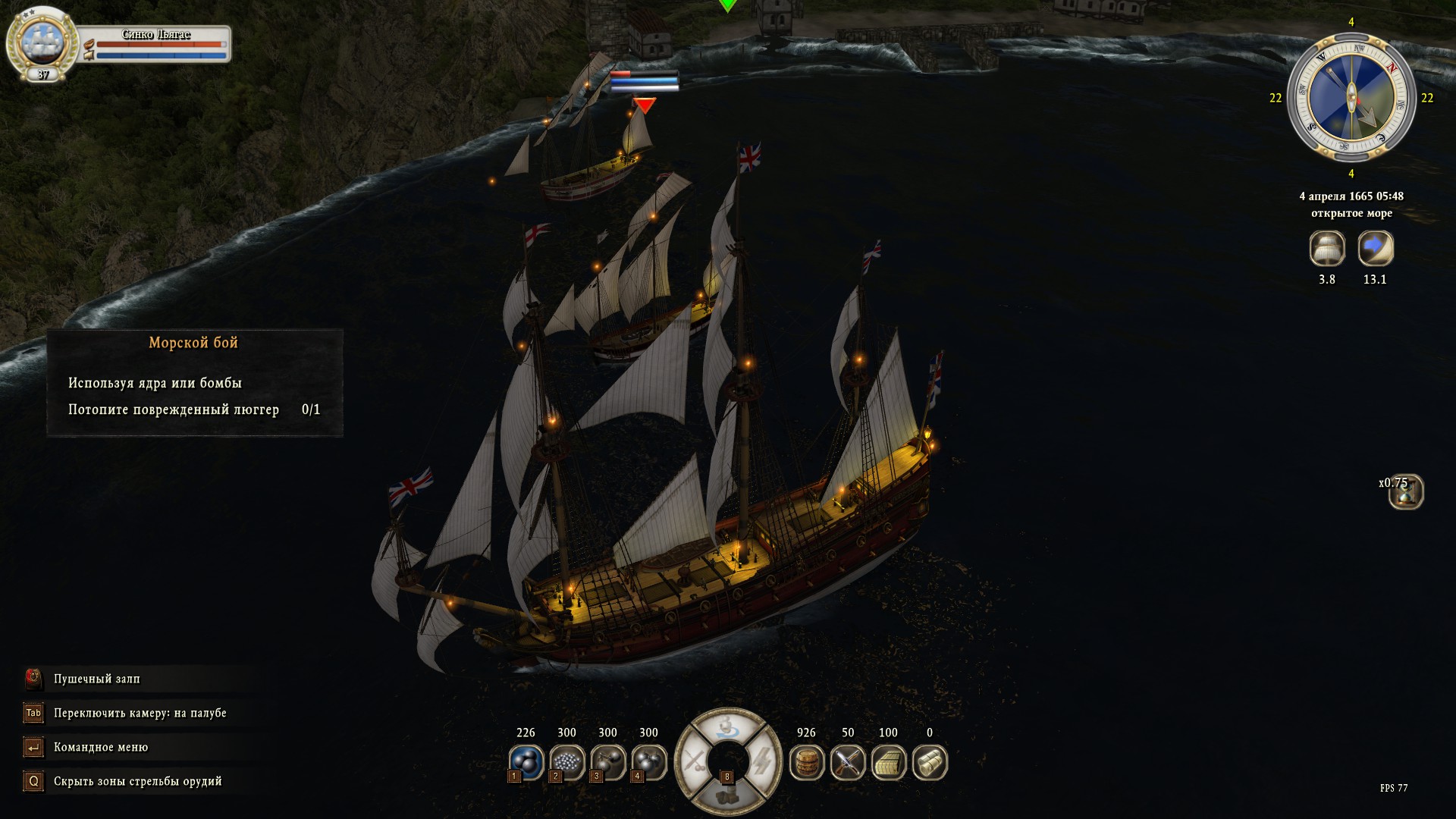Select the bottom segment of the command wheel

pyautogui.click(x=727, y=795)
